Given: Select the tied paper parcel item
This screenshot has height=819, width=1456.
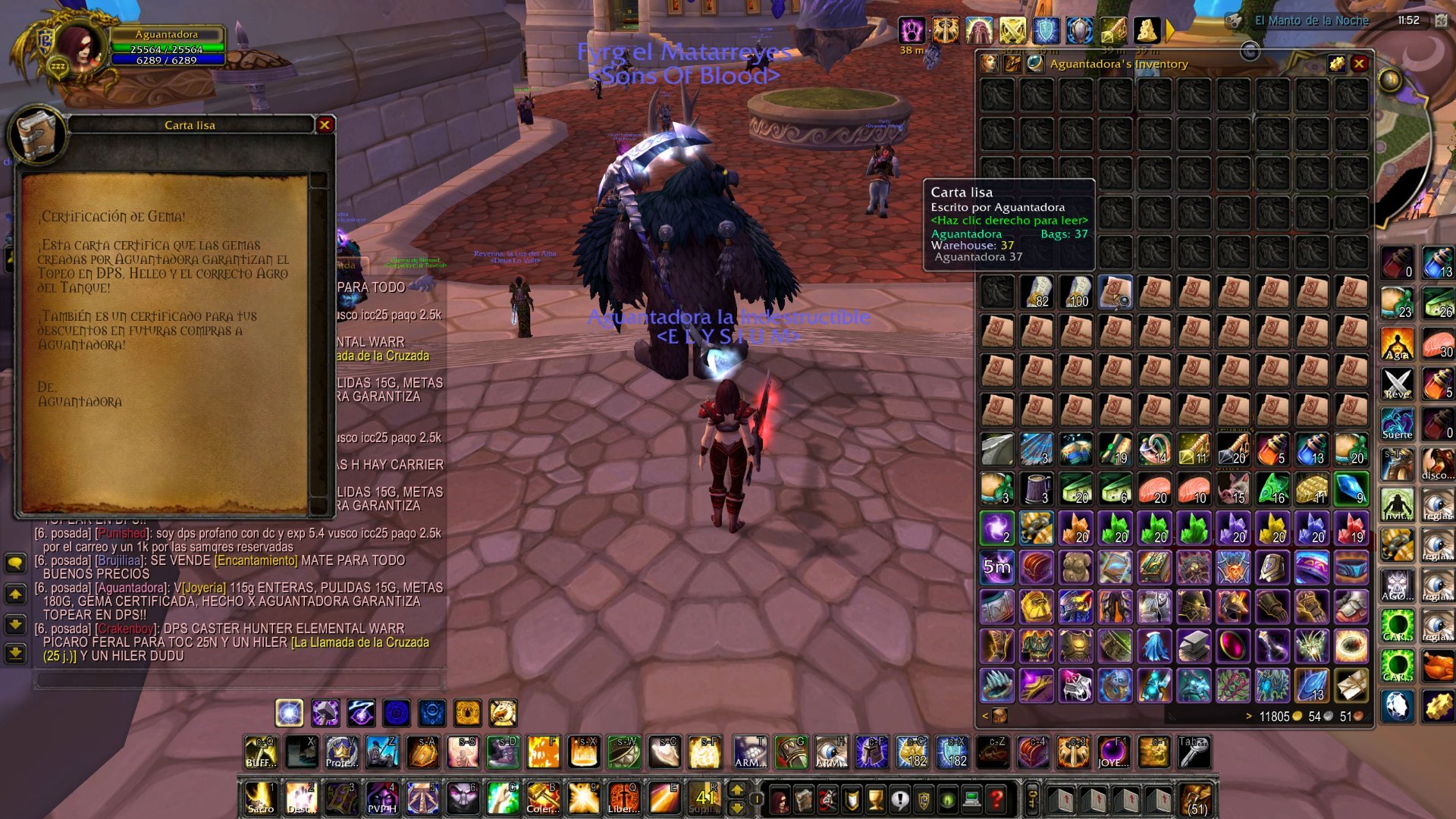Looking at the screenshot, I should [x=1351, y=686].
